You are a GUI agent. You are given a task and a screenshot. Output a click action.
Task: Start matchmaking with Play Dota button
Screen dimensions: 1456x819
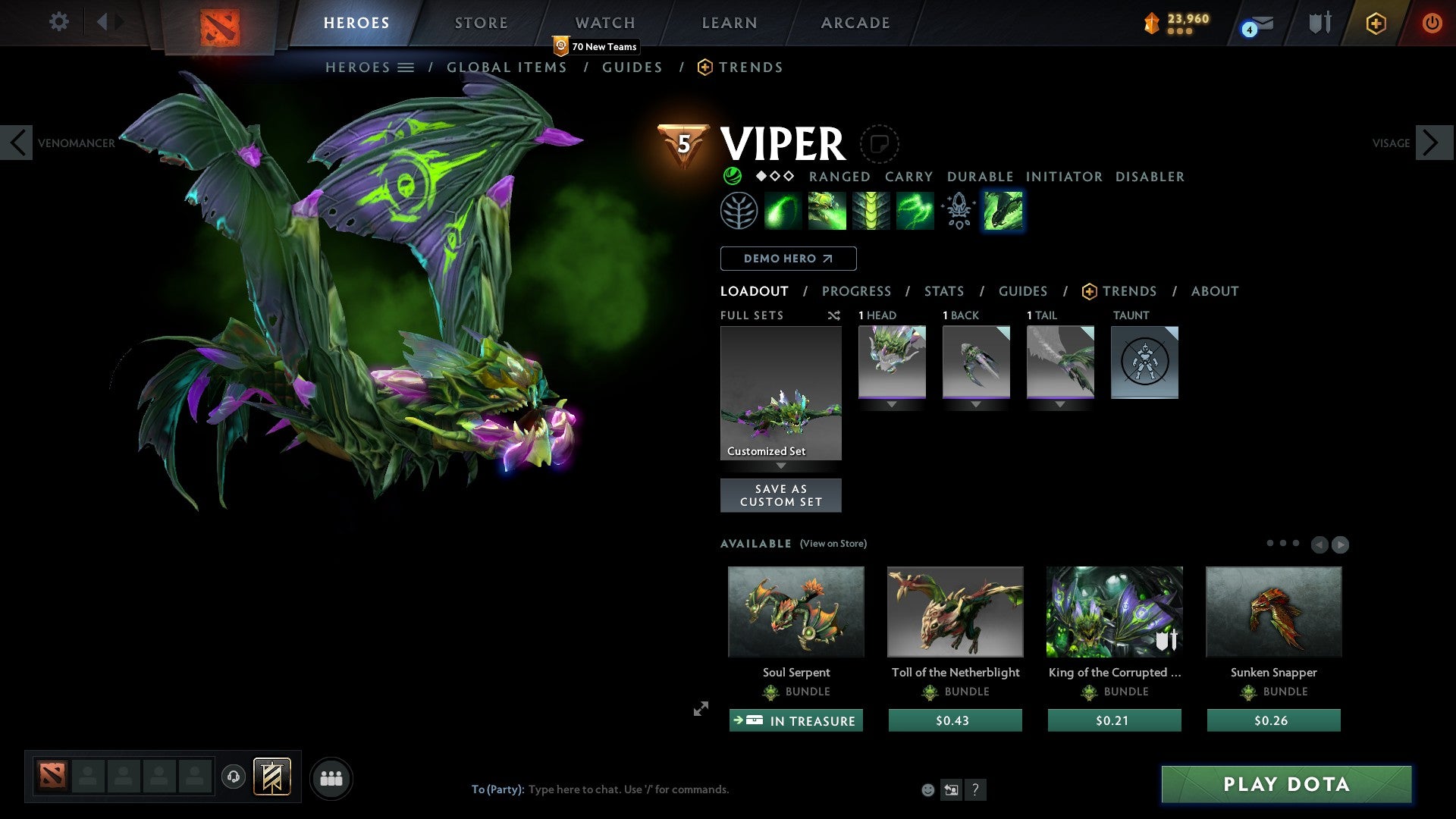(x=1286, y=784)
